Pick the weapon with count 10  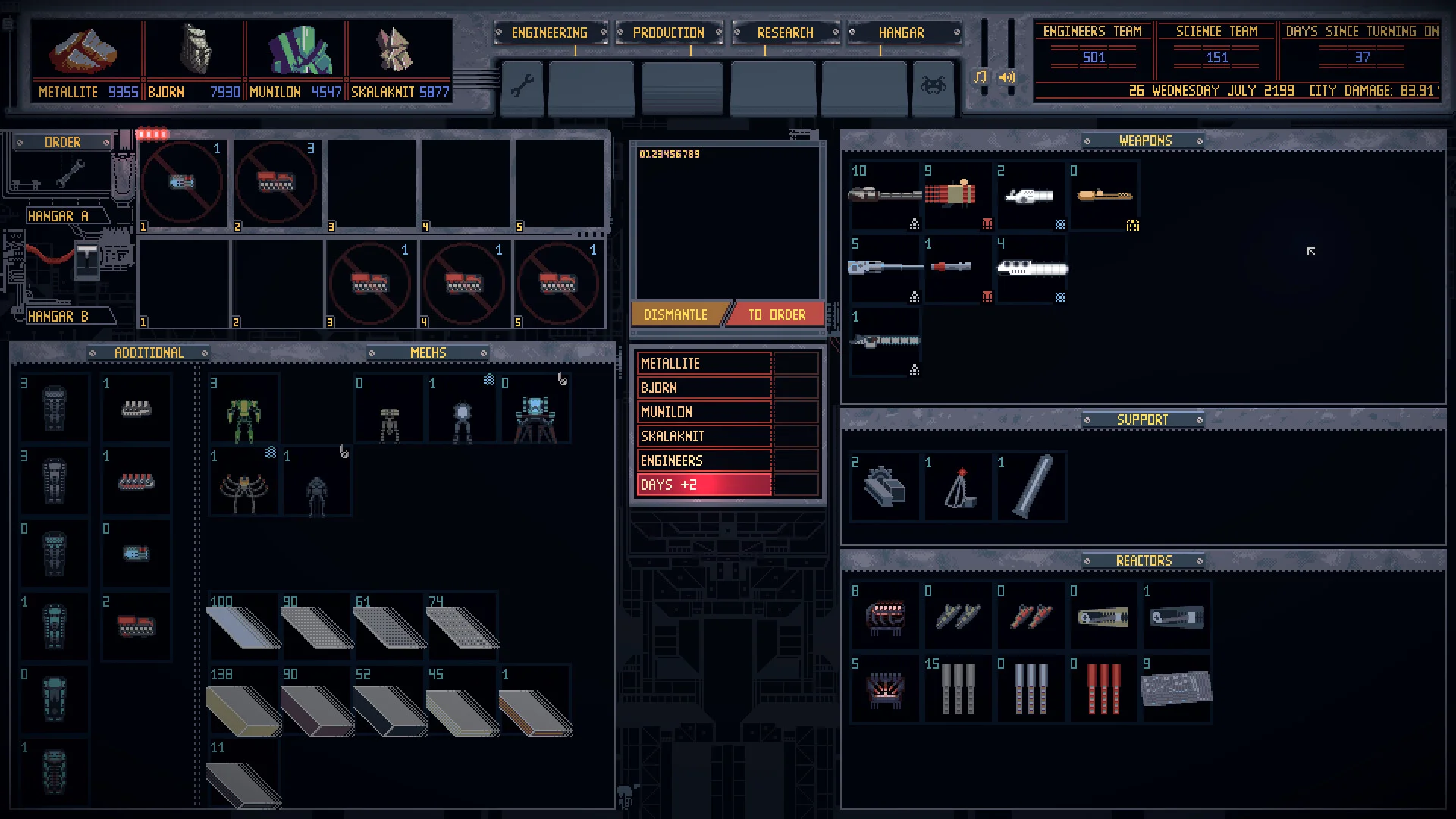[884, 195]
